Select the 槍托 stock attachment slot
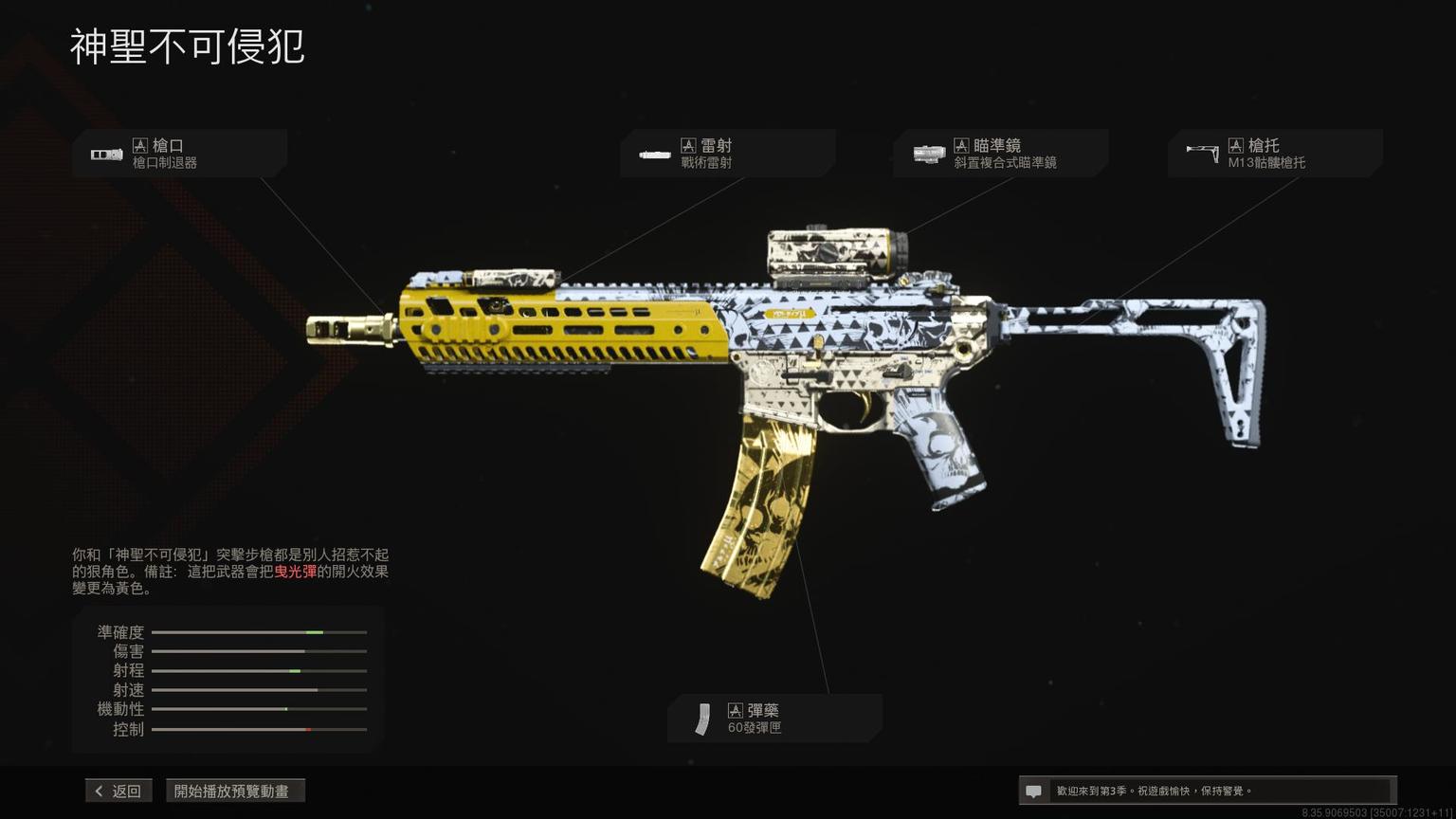 1274,154
